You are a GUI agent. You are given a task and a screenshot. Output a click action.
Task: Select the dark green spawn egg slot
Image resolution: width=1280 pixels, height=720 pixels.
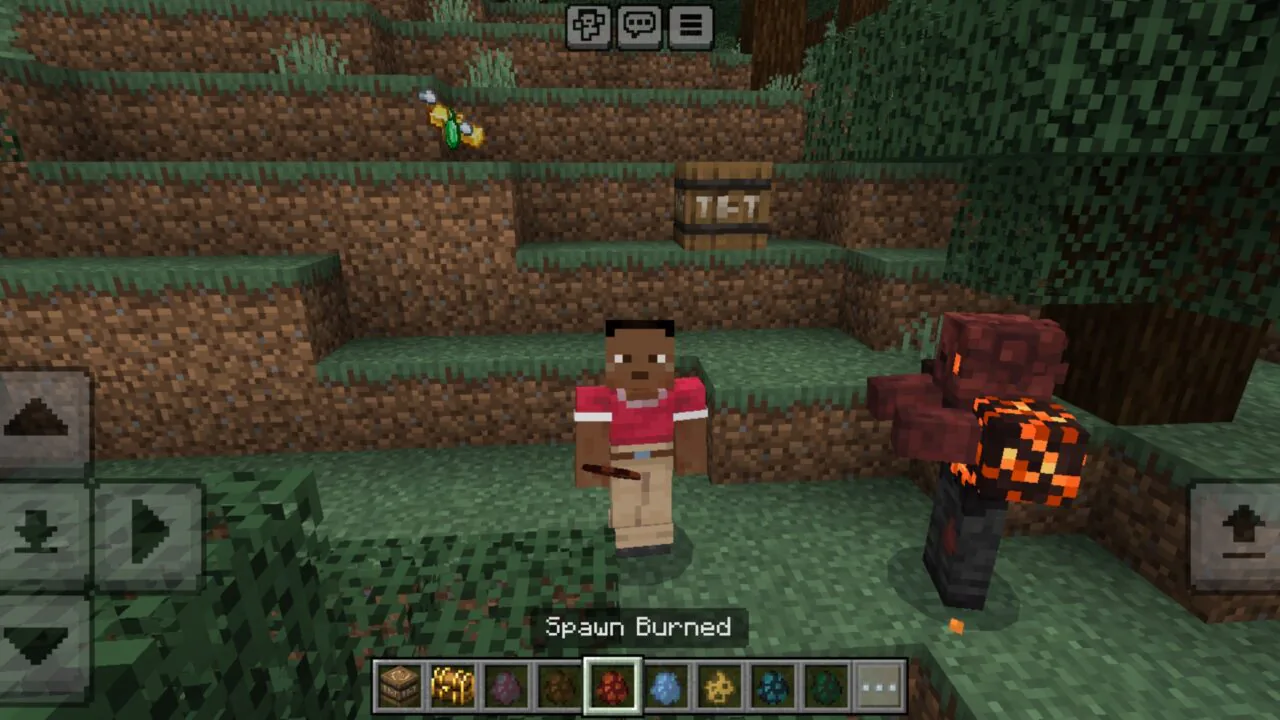point(827,686)
